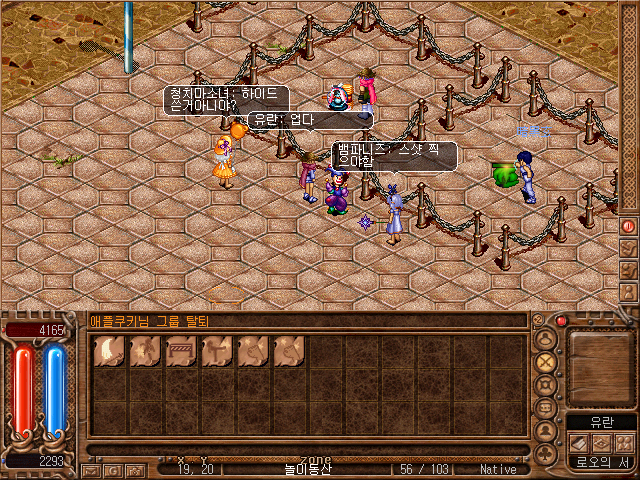This screenshot has width=640, height=480.
Task: Click the envelope mail button
Action: click(91, 469)
